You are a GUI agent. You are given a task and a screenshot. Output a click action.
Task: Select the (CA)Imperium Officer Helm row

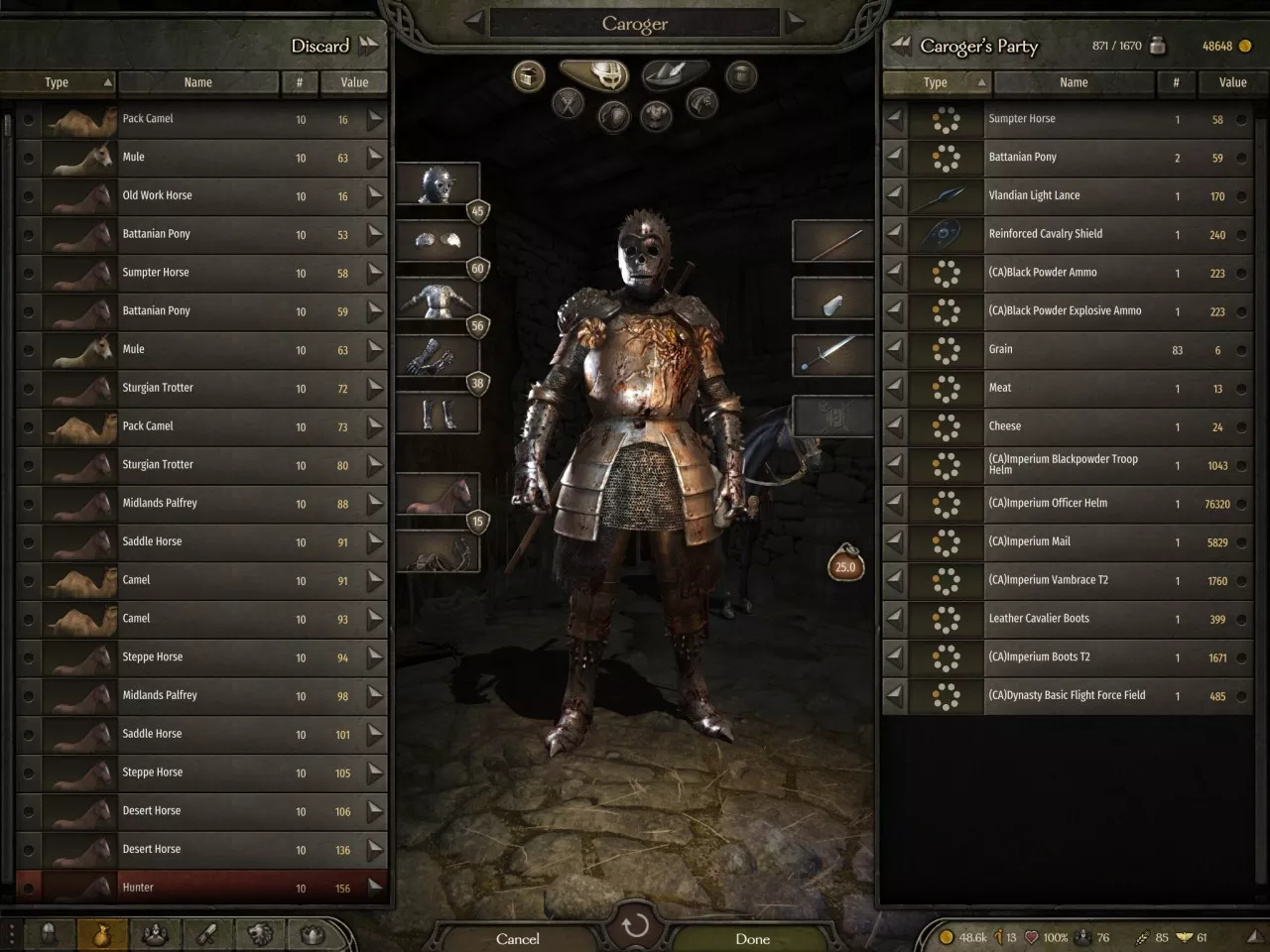pyautogui.click(x=1067, y=503)
